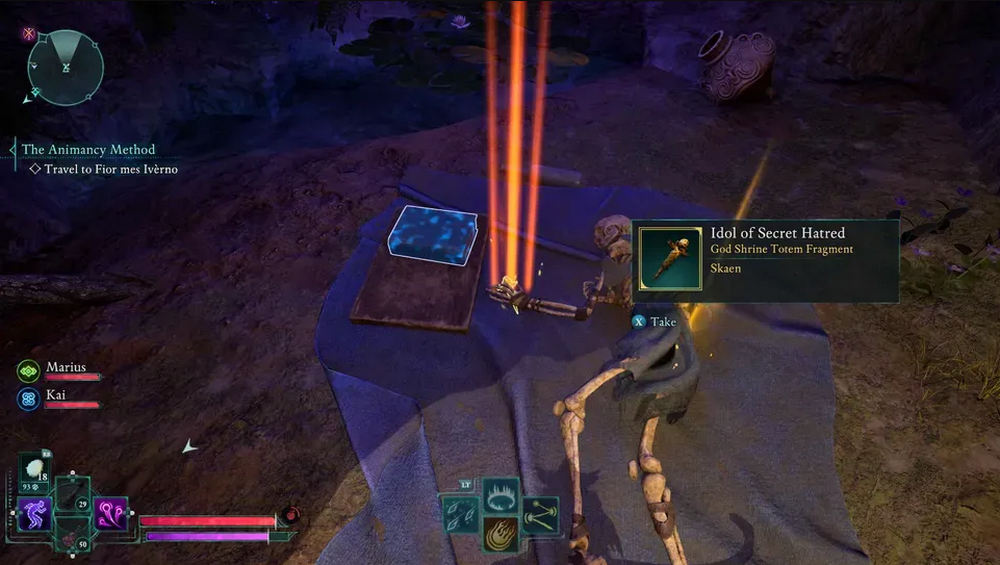Cast the frost ring spell
This screenshot has width=1000, height=565.
pos(500,495)
